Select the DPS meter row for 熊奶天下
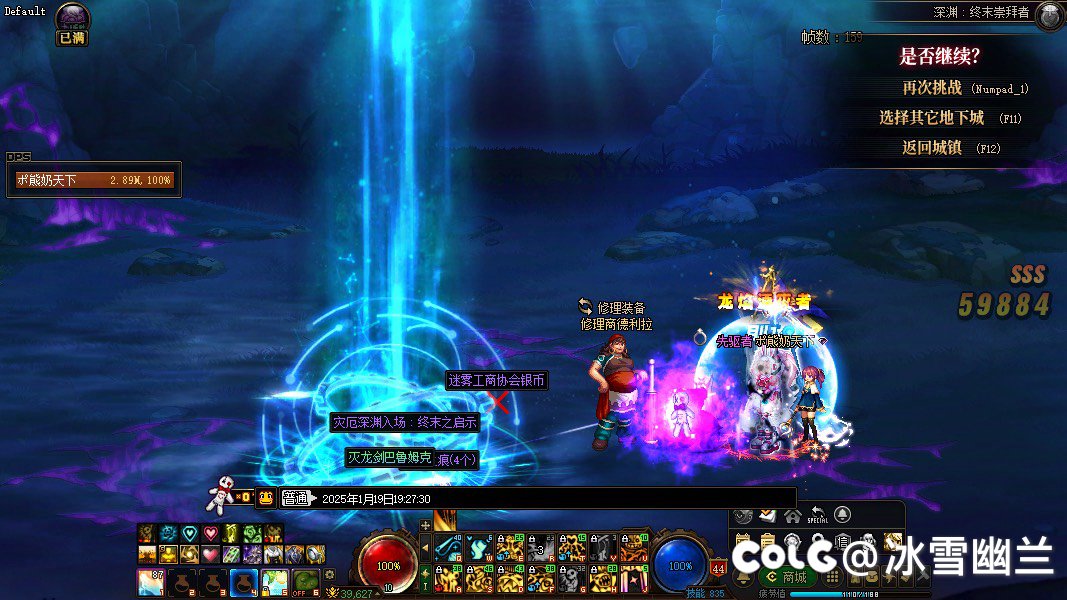Screen dimensions: 1067x600 94,180
